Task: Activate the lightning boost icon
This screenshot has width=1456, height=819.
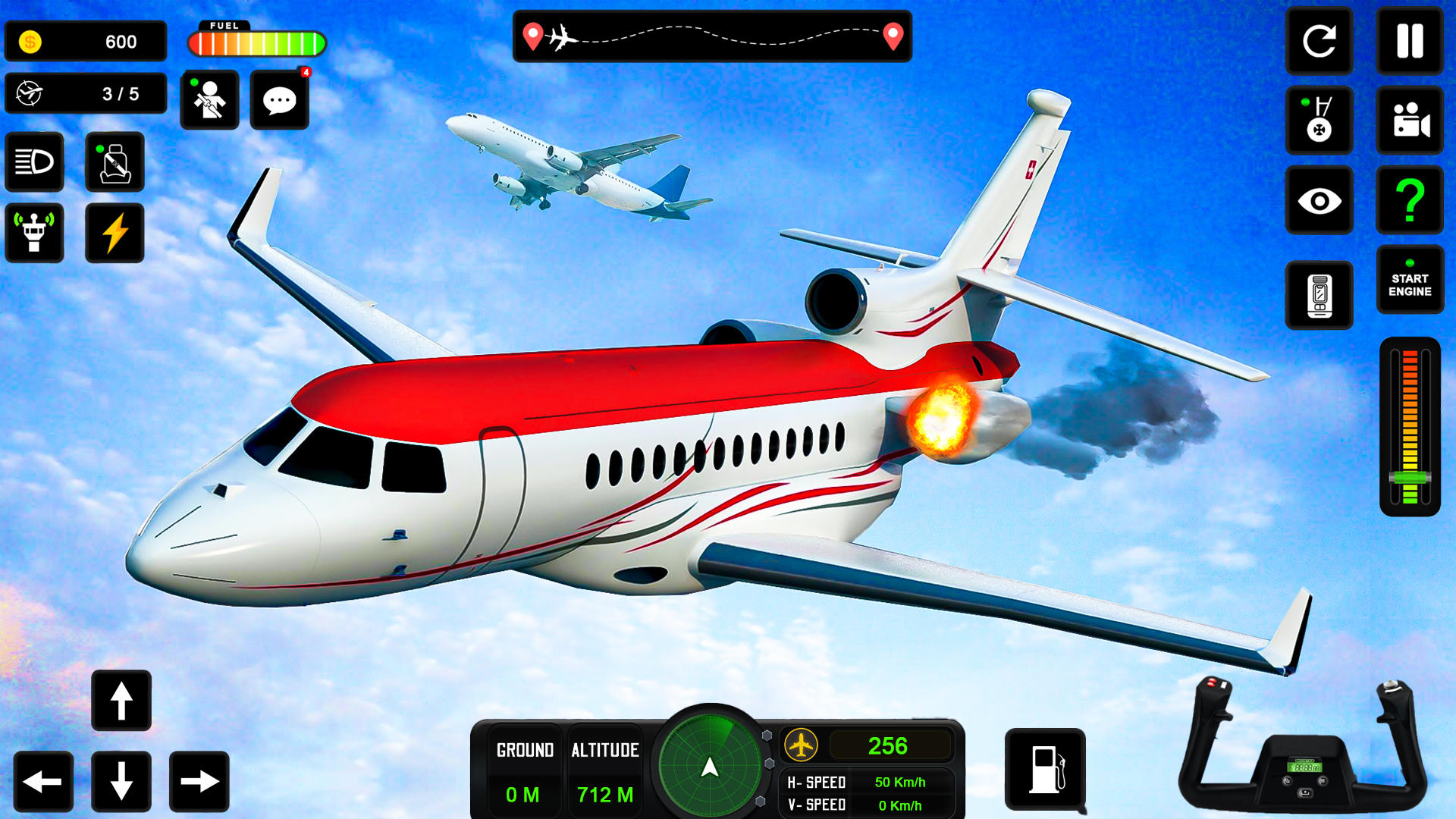Action: coord(115,233)
